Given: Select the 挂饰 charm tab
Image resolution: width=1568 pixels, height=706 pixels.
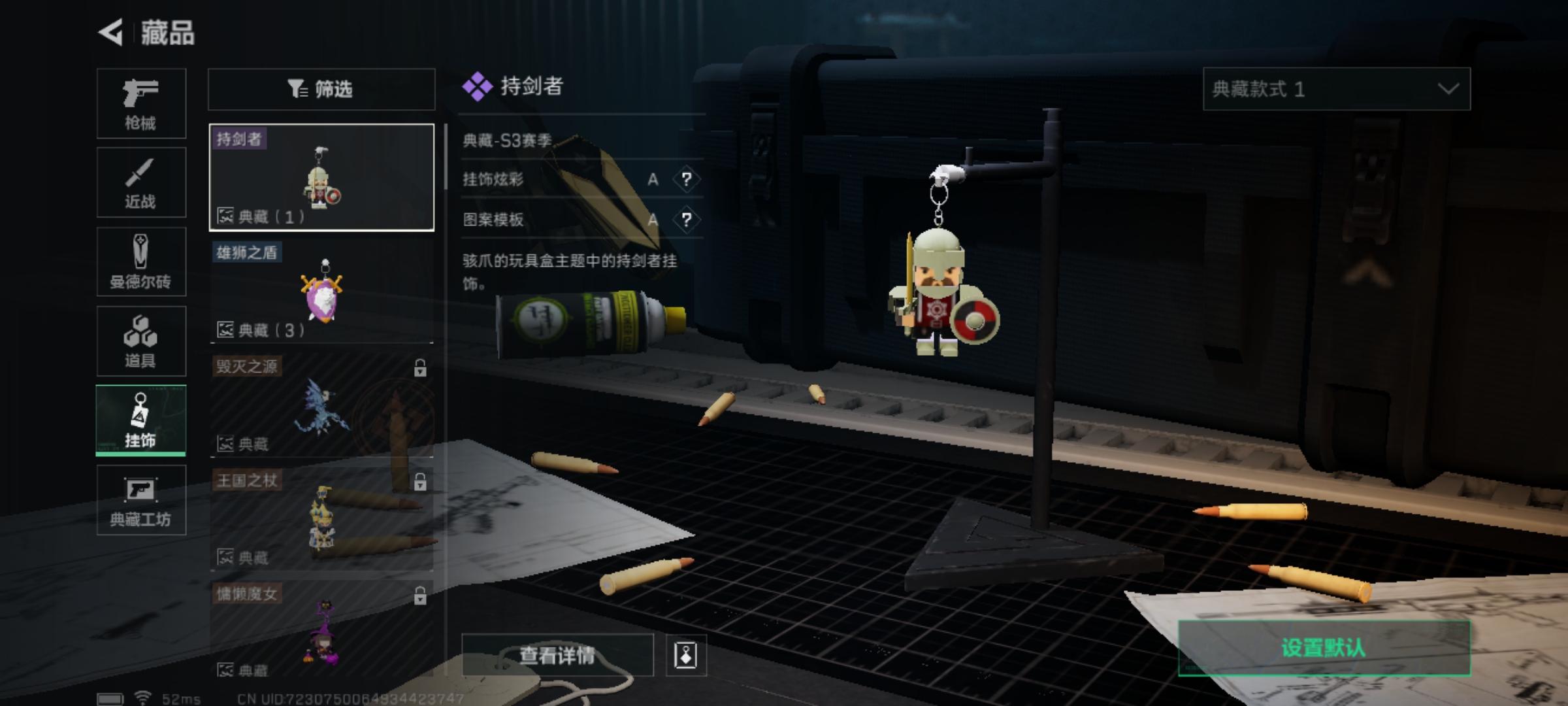Looking at the screenshot, I should tap(141, 420).
